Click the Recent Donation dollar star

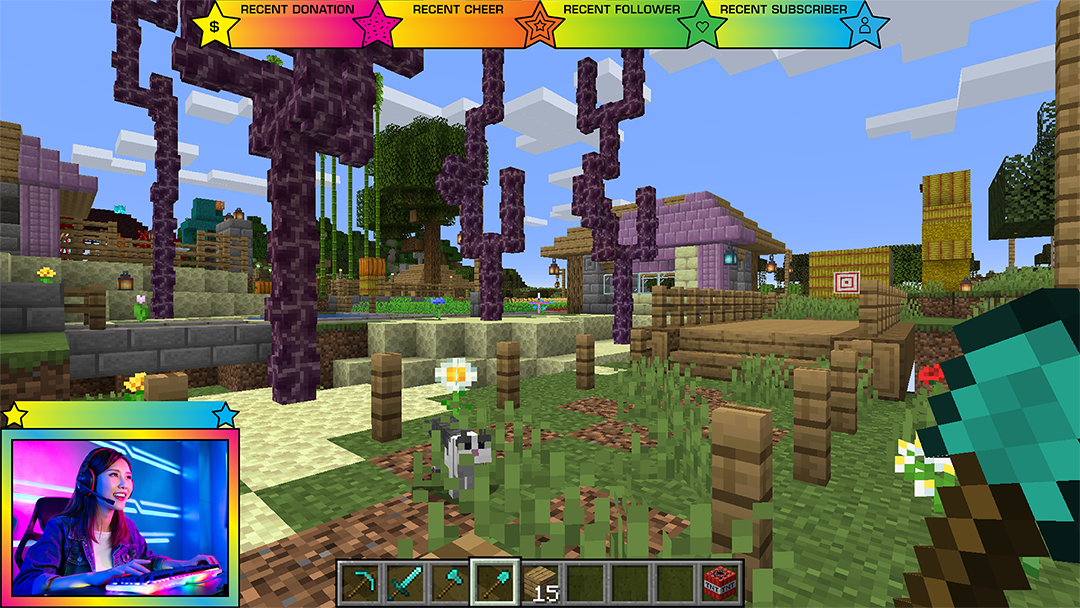[215, 24]
